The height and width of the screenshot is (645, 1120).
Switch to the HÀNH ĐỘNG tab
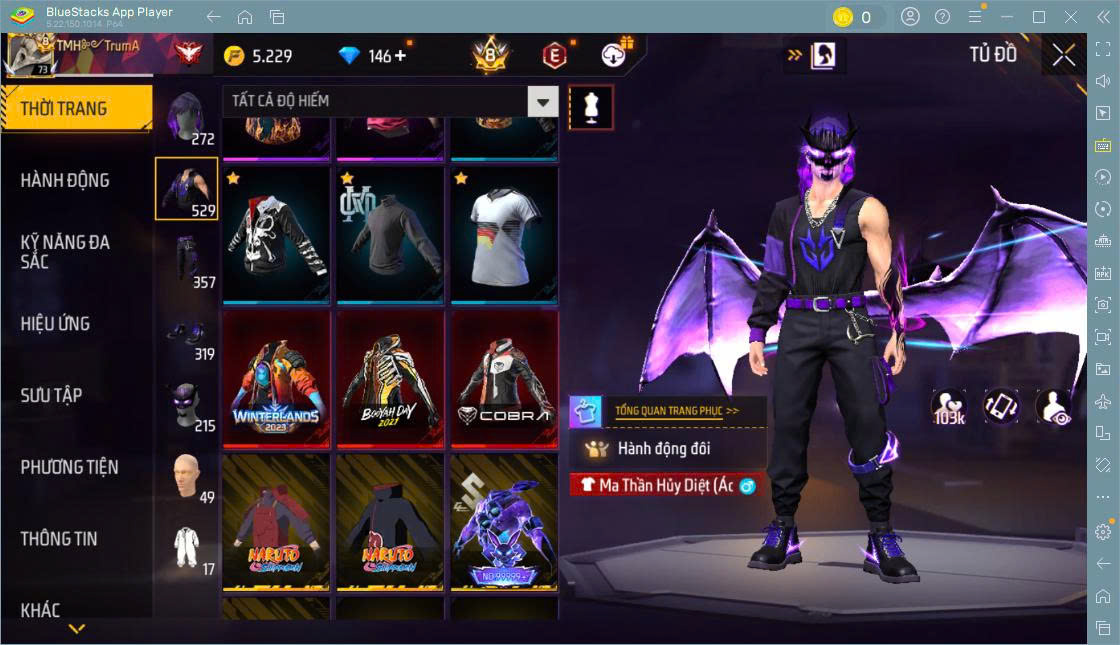coord(65,180)
